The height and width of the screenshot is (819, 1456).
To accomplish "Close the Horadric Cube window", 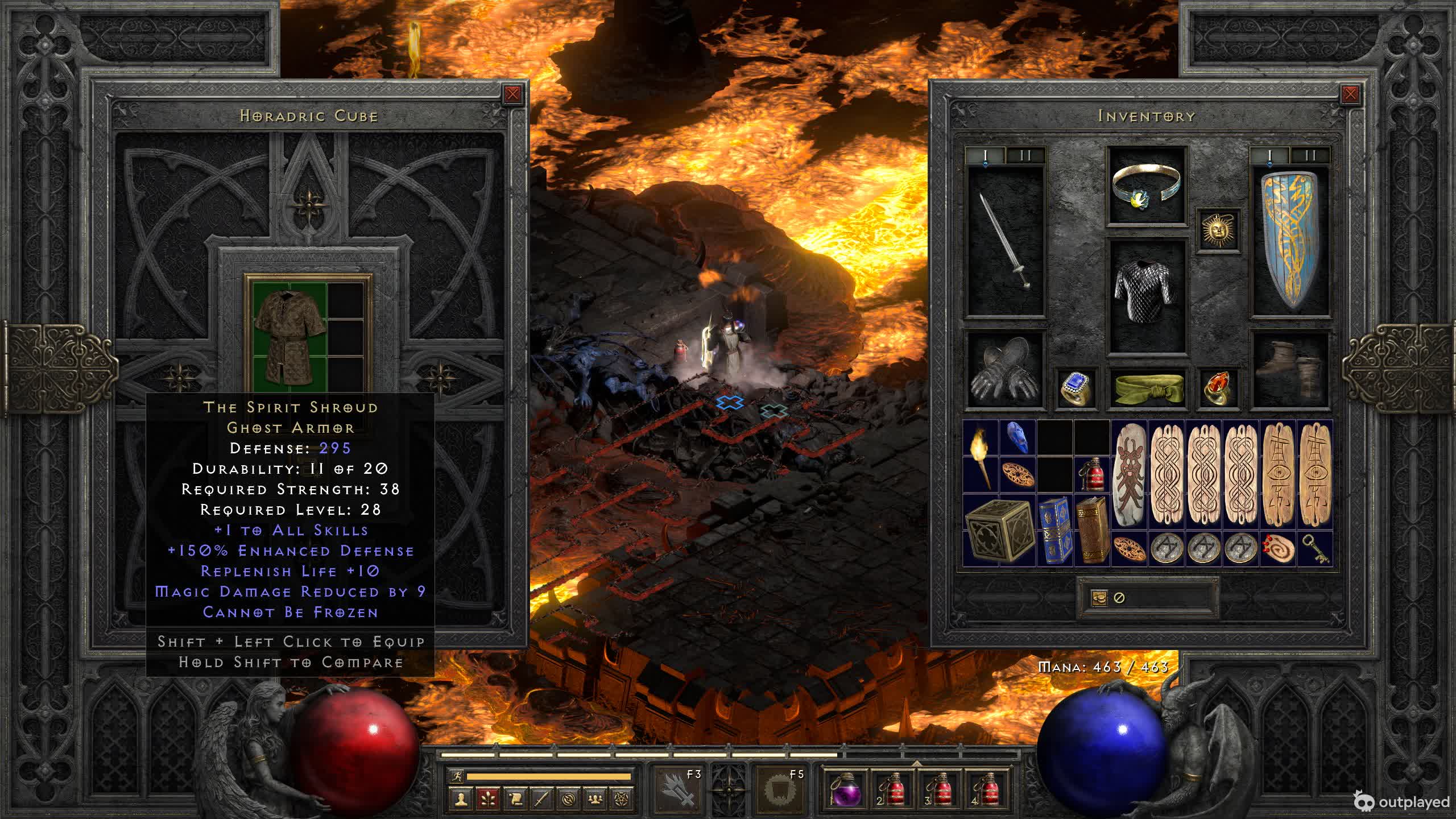I will [512, 94].
